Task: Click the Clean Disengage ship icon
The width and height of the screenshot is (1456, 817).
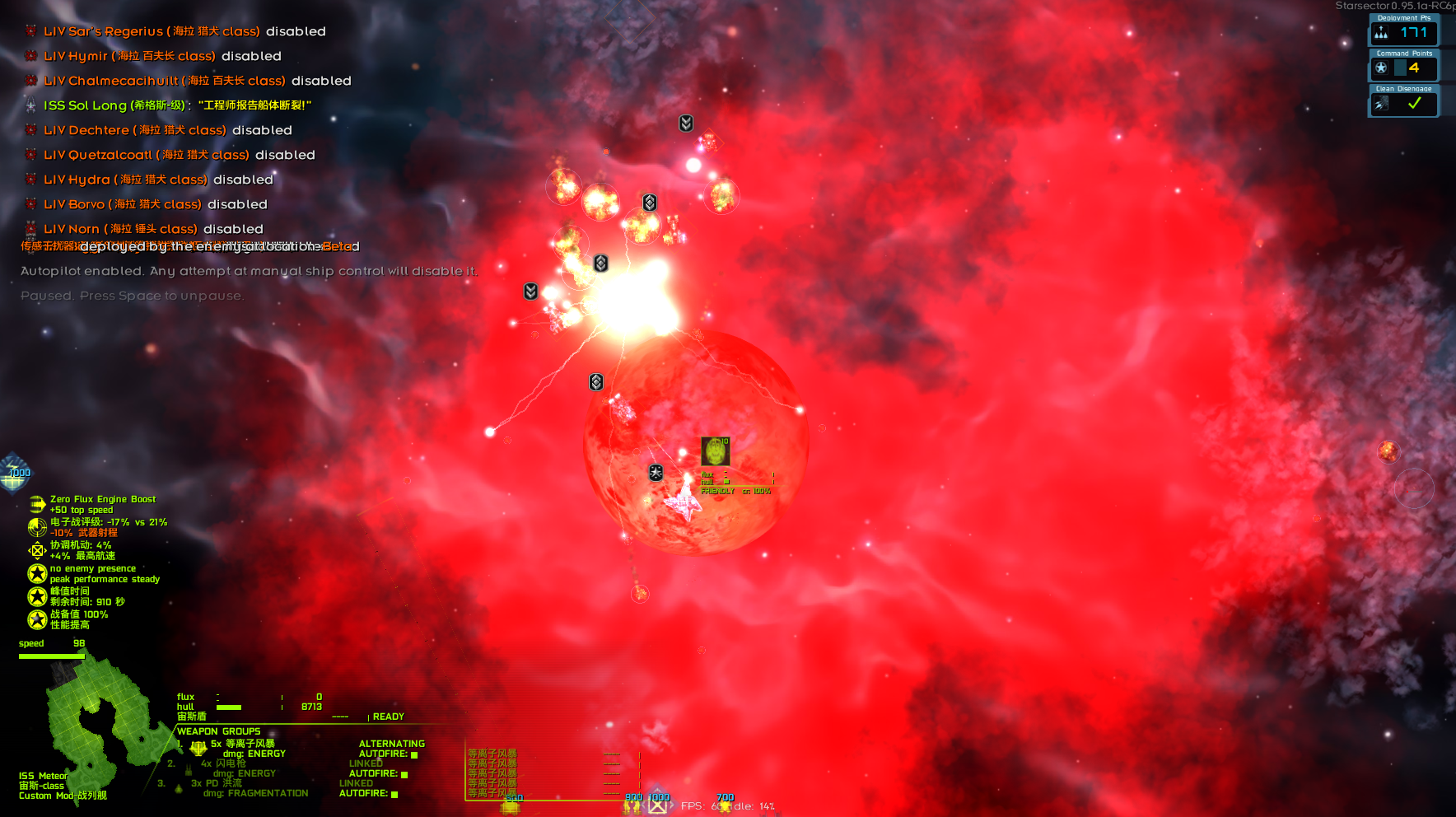Action: tap(1381, 103)
